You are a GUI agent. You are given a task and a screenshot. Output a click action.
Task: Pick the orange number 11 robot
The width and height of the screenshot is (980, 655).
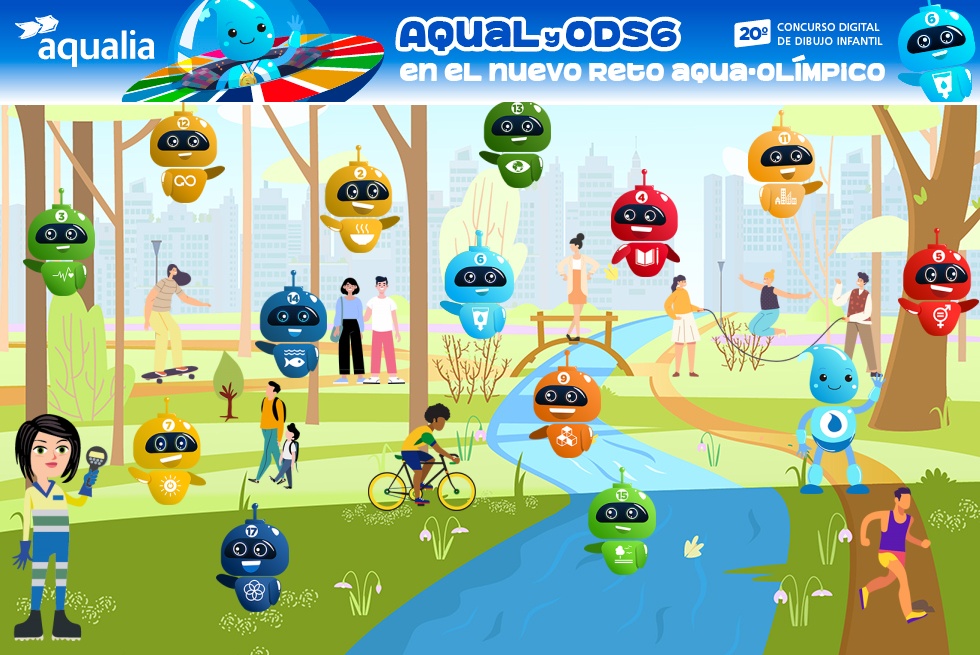(782, 168)
